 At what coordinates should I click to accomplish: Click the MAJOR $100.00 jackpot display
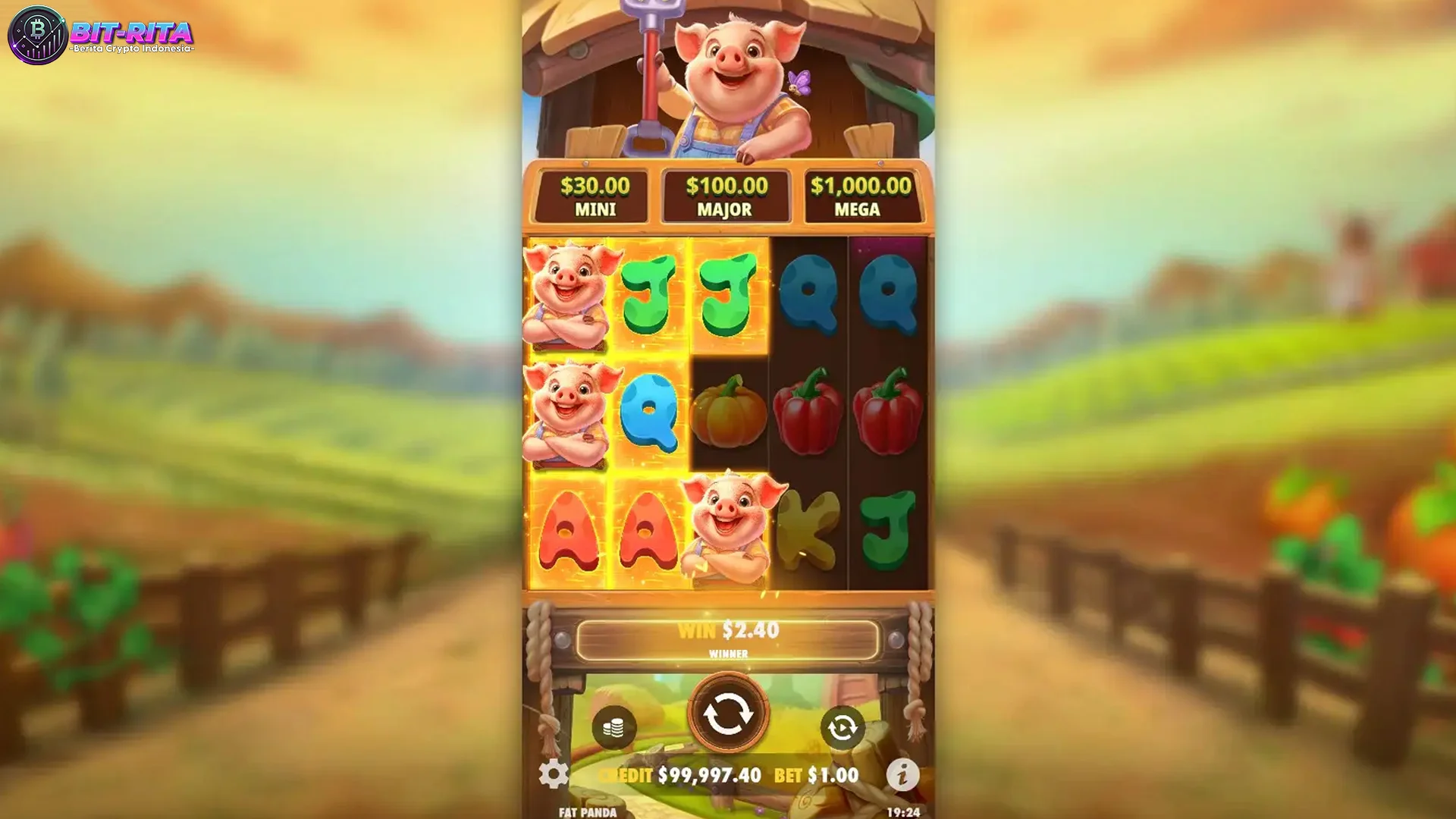726,193
